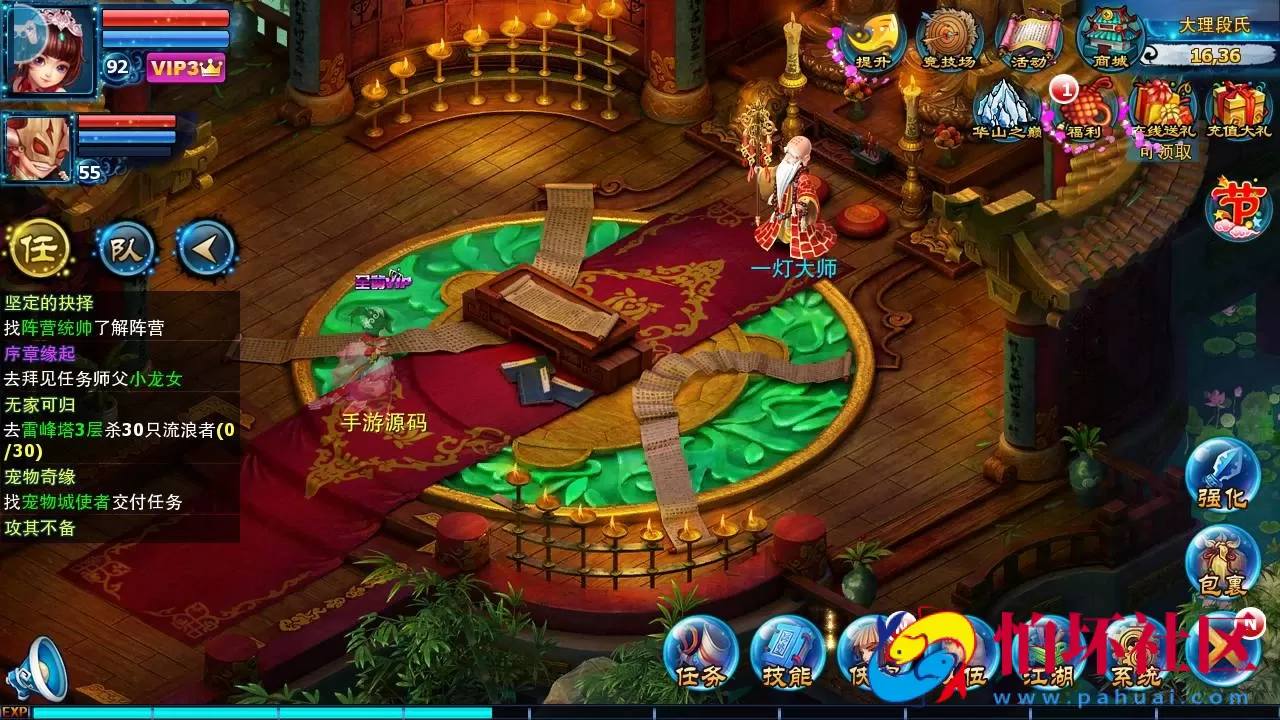Switch to the 队 team tab
Viewport: 1280px width, 720px height.
126,248
